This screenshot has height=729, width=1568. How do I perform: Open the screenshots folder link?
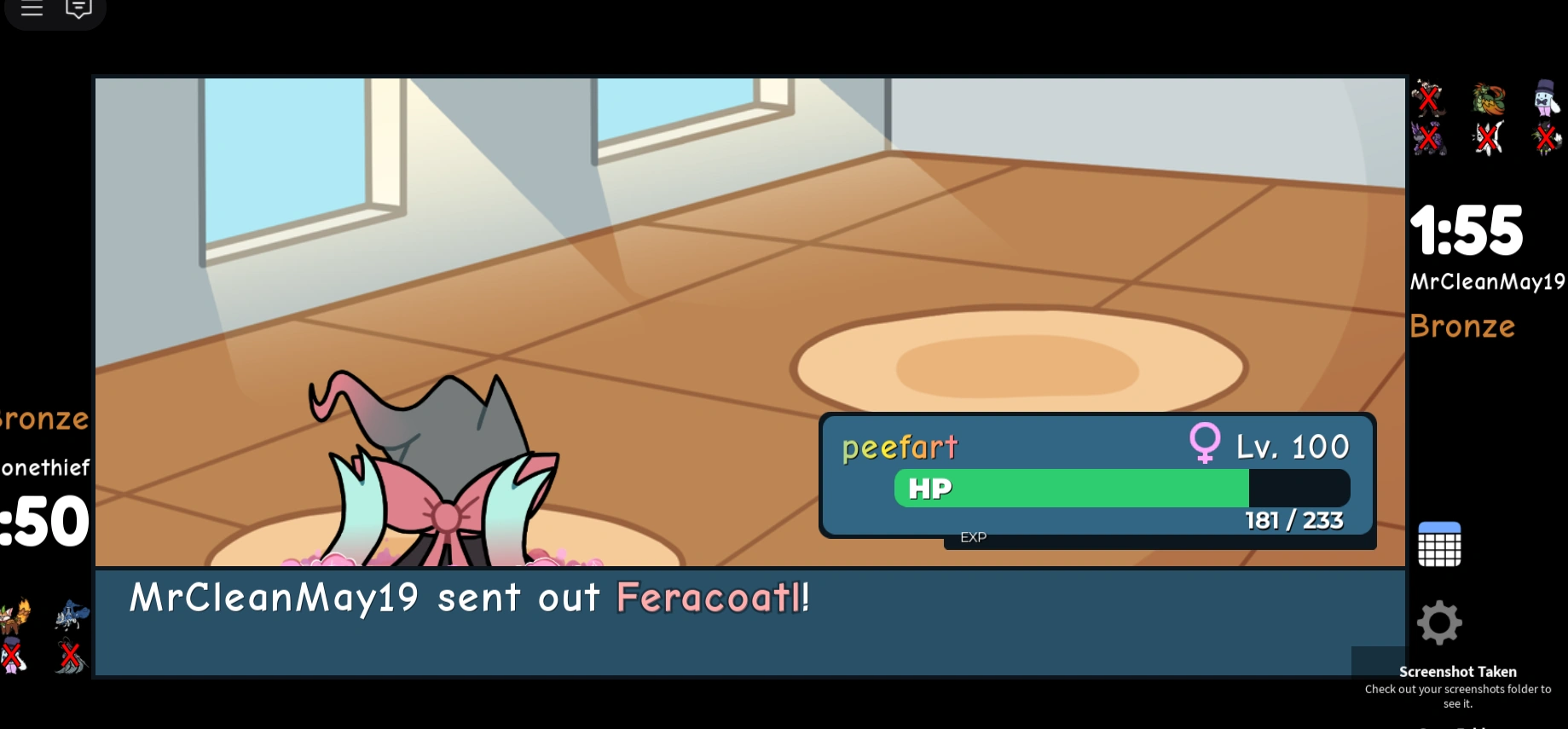point(1458,695)
